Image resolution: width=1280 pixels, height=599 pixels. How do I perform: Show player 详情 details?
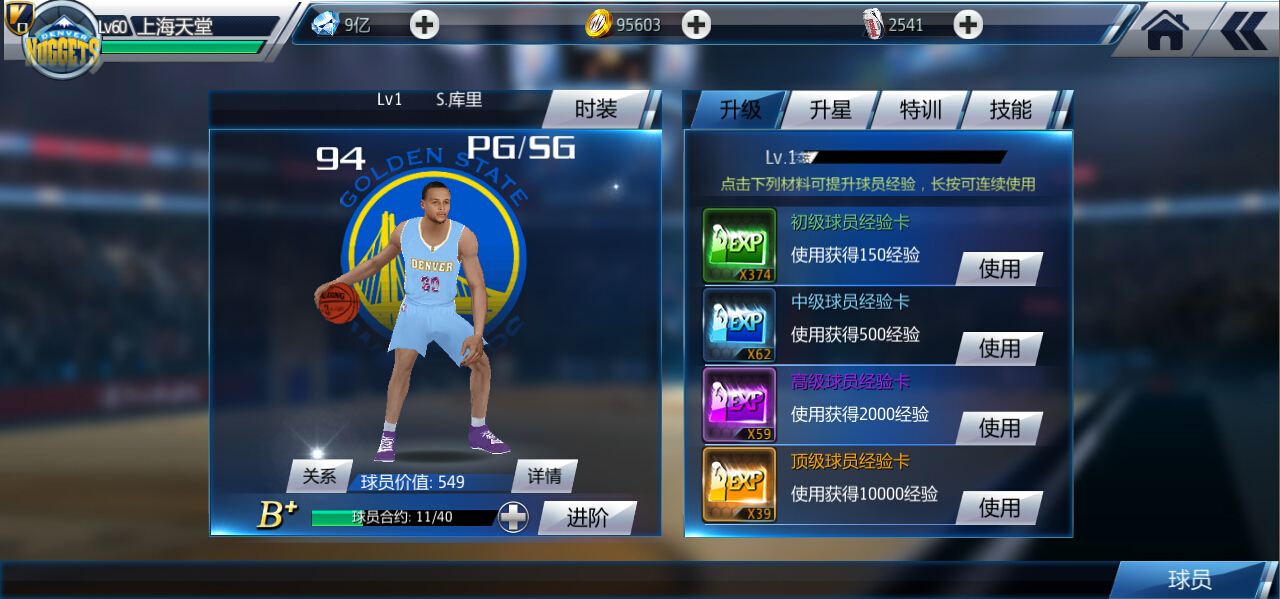(545, 476)
